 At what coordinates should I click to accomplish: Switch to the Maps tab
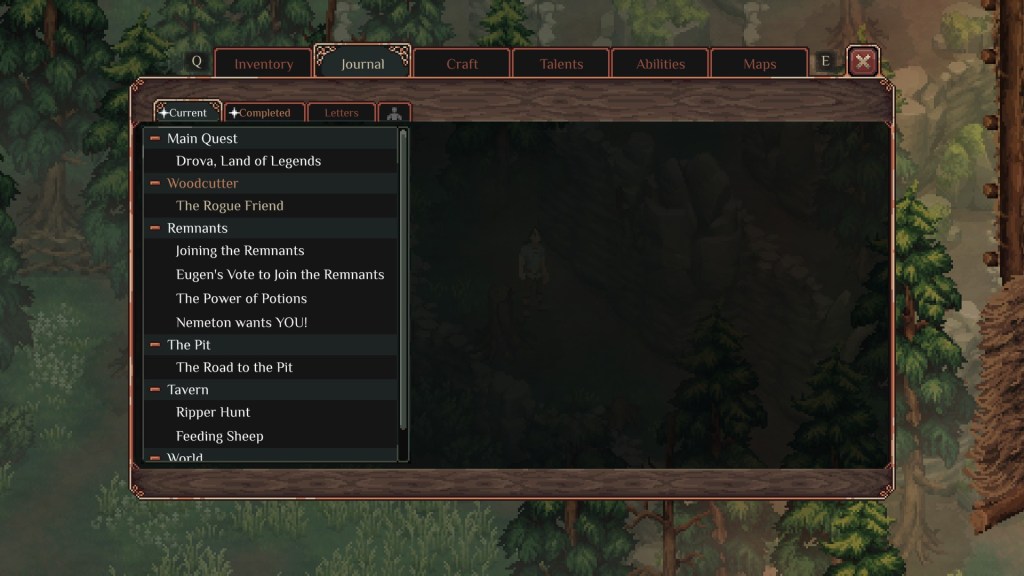tap(759, 64)
